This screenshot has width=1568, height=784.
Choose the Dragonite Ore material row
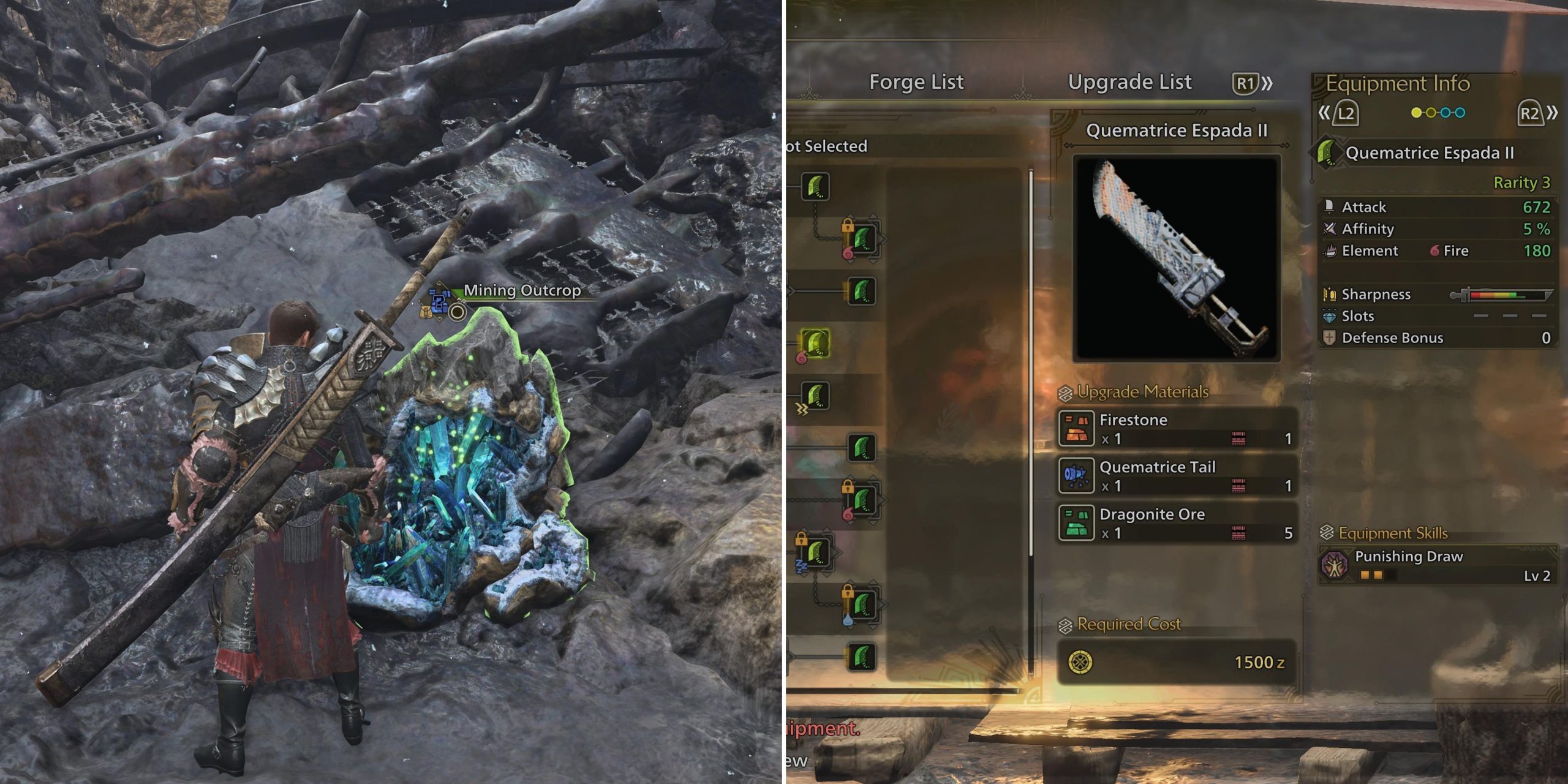pyautogui.click(x=1177, y=523)
